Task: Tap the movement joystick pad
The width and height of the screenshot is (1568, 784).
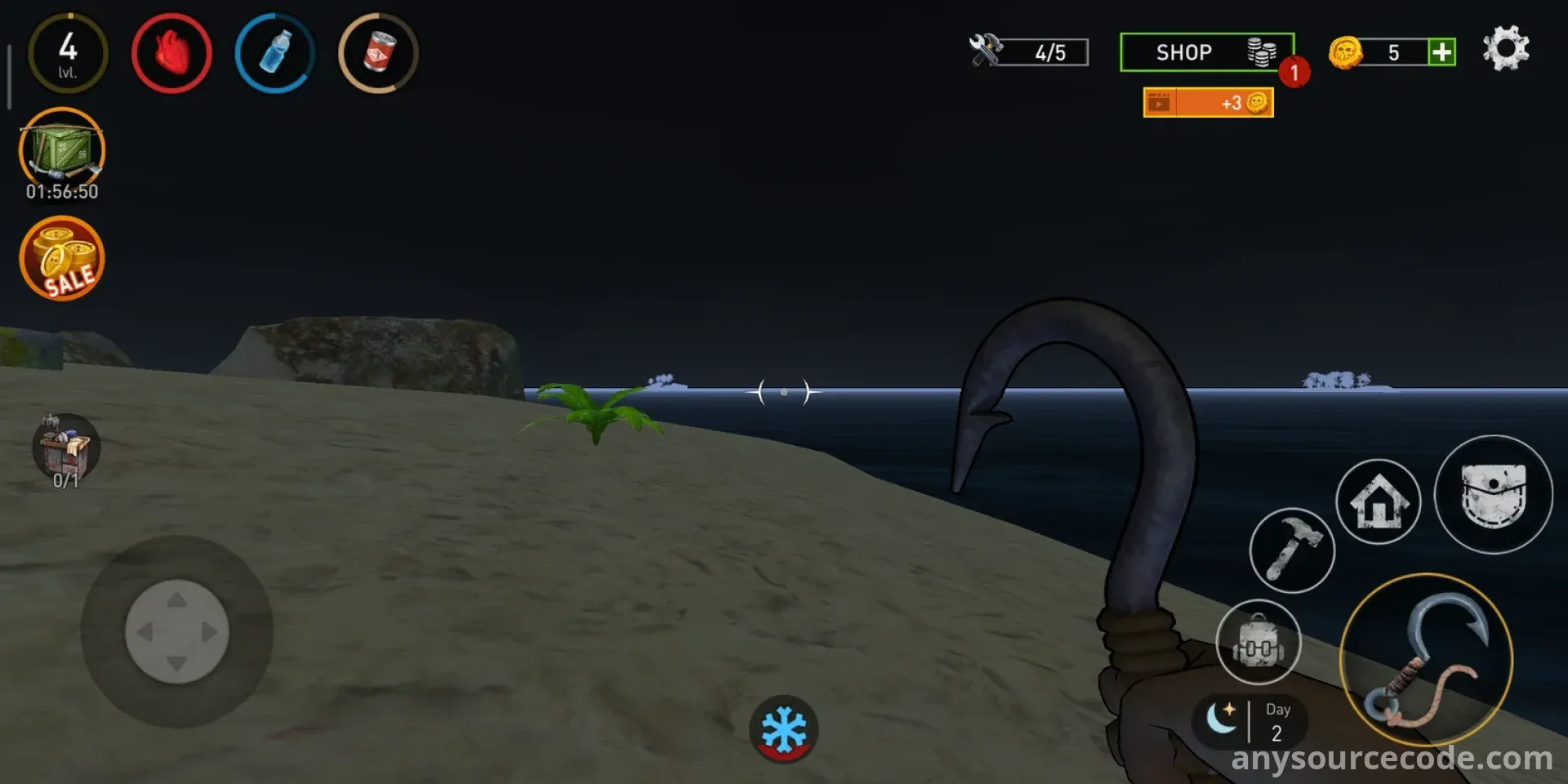Action: (x=176, y=631)
